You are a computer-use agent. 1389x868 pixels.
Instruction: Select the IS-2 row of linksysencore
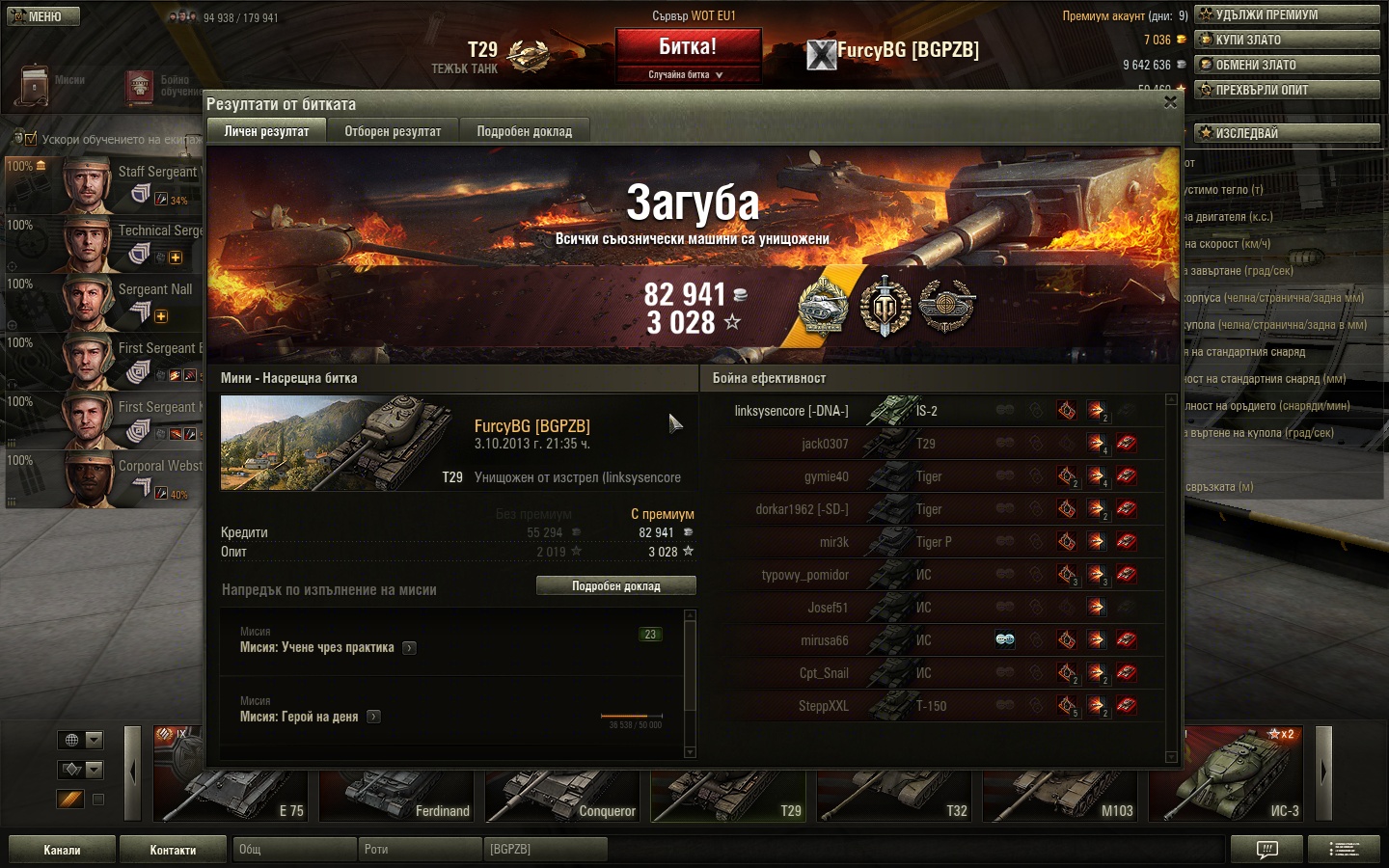[926, 411]
